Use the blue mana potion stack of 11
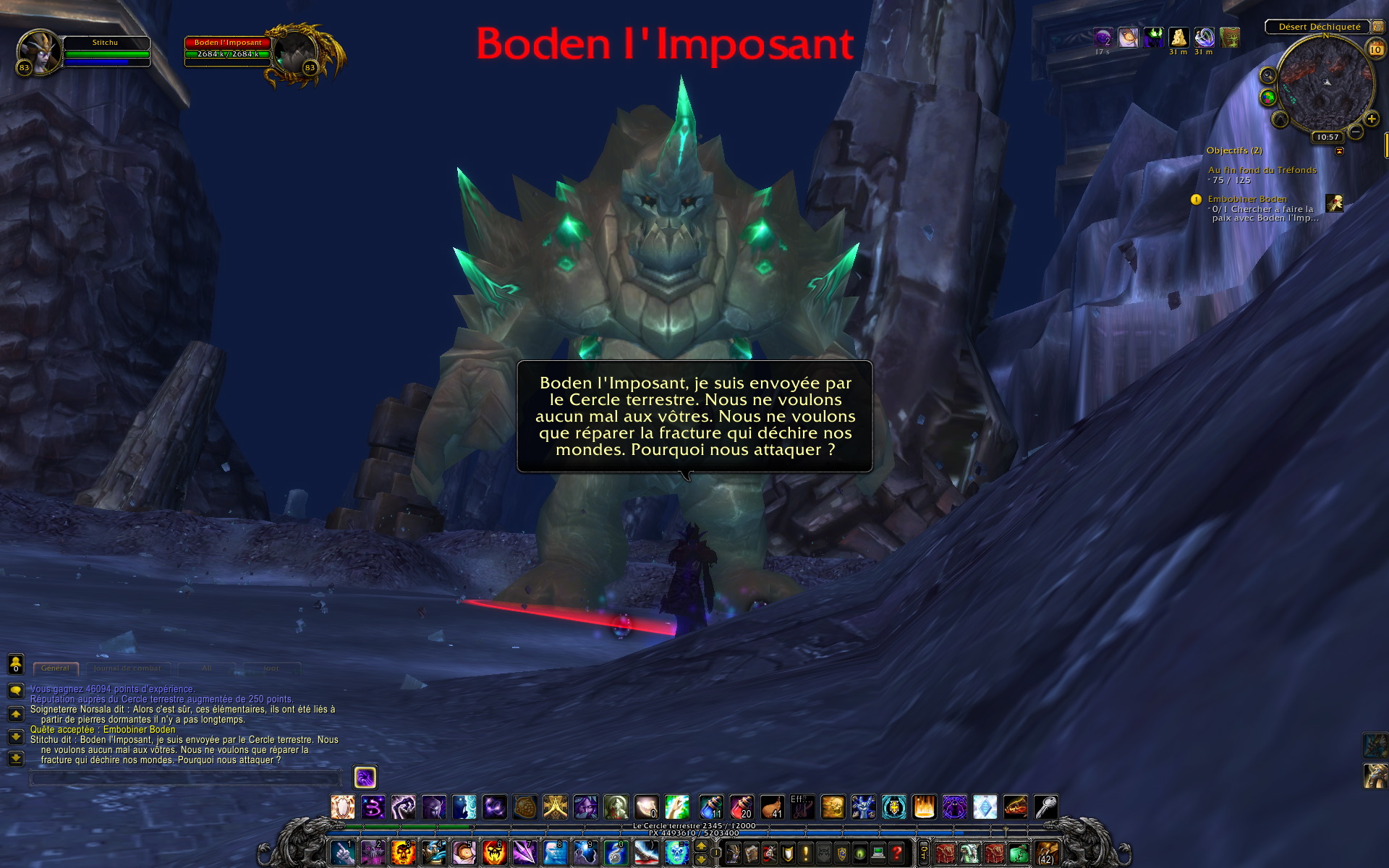Image resolution: width=1389 pixels, height=868 pixels. (x=710, y=807)
